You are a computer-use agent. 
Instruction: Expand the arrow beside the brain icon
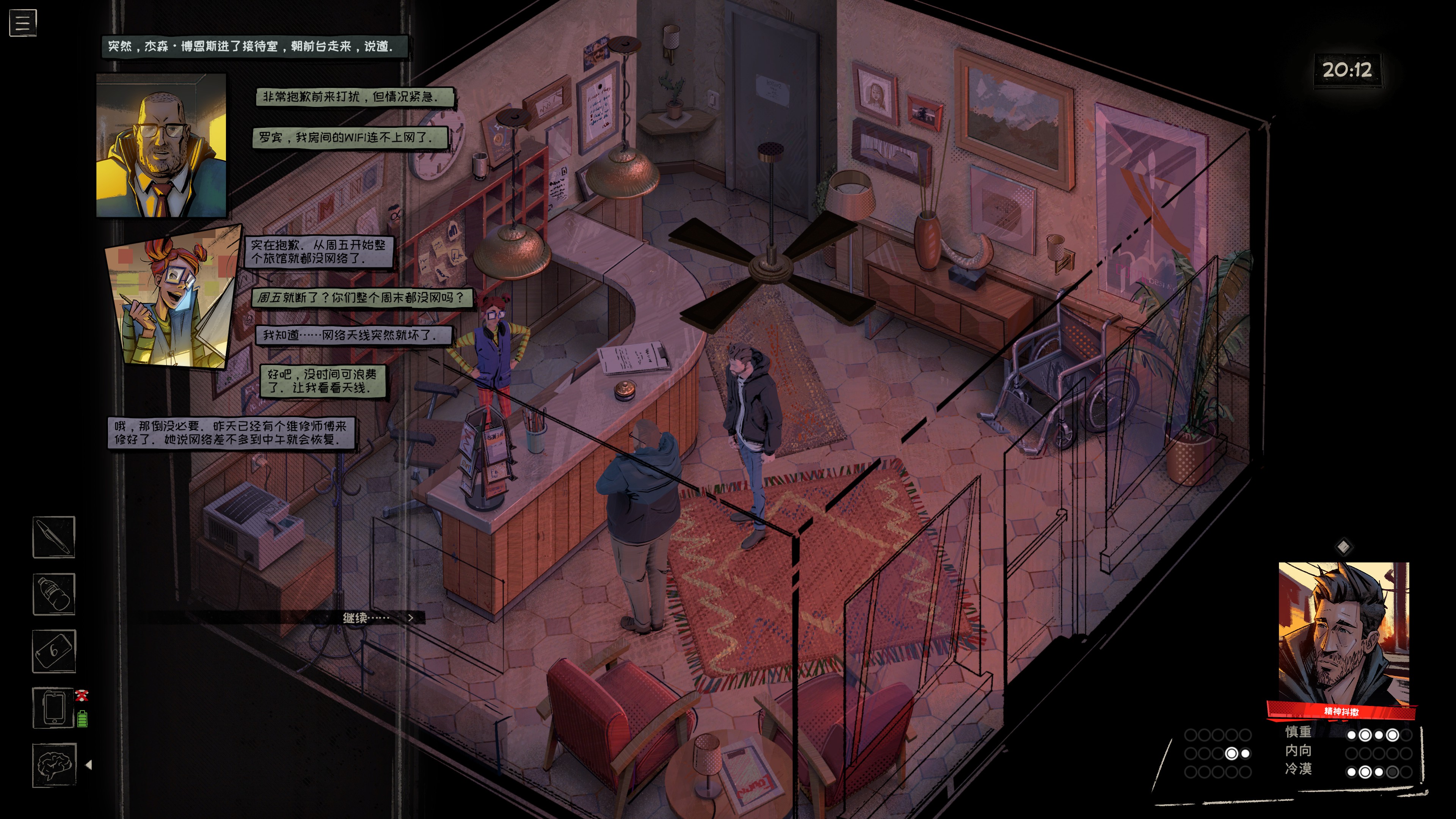click(x=89, y=765)
